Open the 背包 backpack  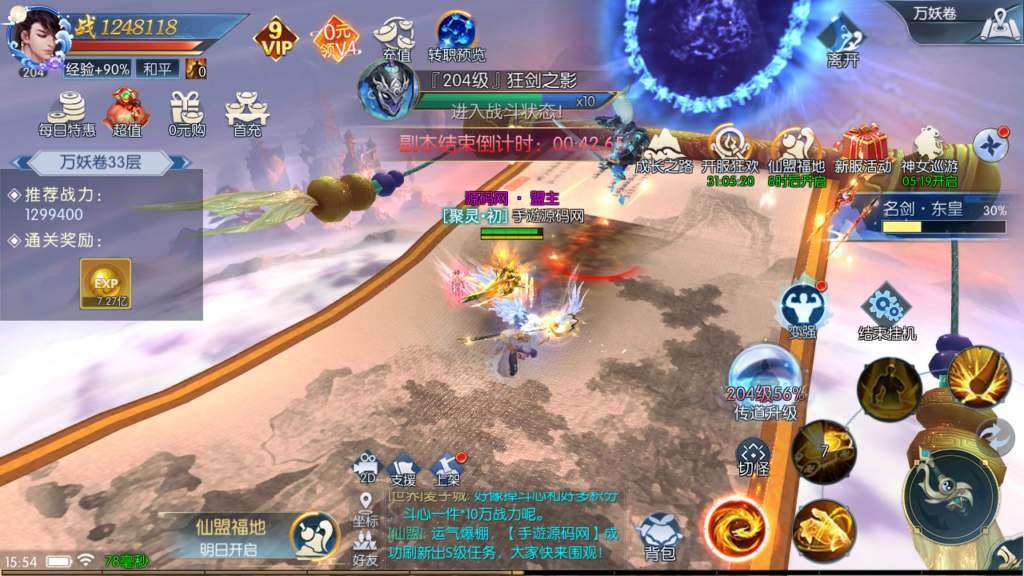point(661,535)
